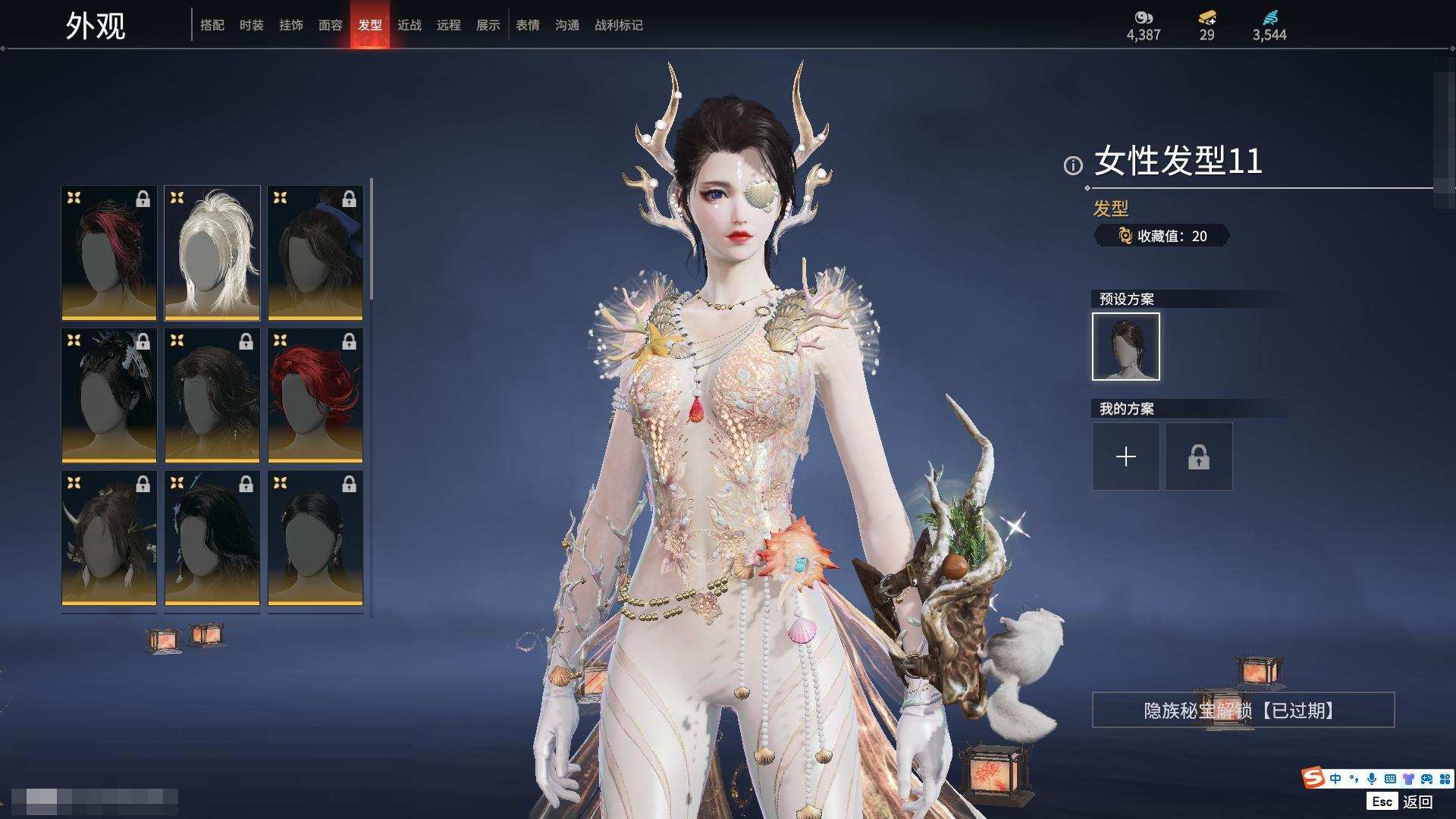The width and height of the screenshot is (1456, 819).
Task: Select the 挂饰 tab
Action: [x=291, y=25]
